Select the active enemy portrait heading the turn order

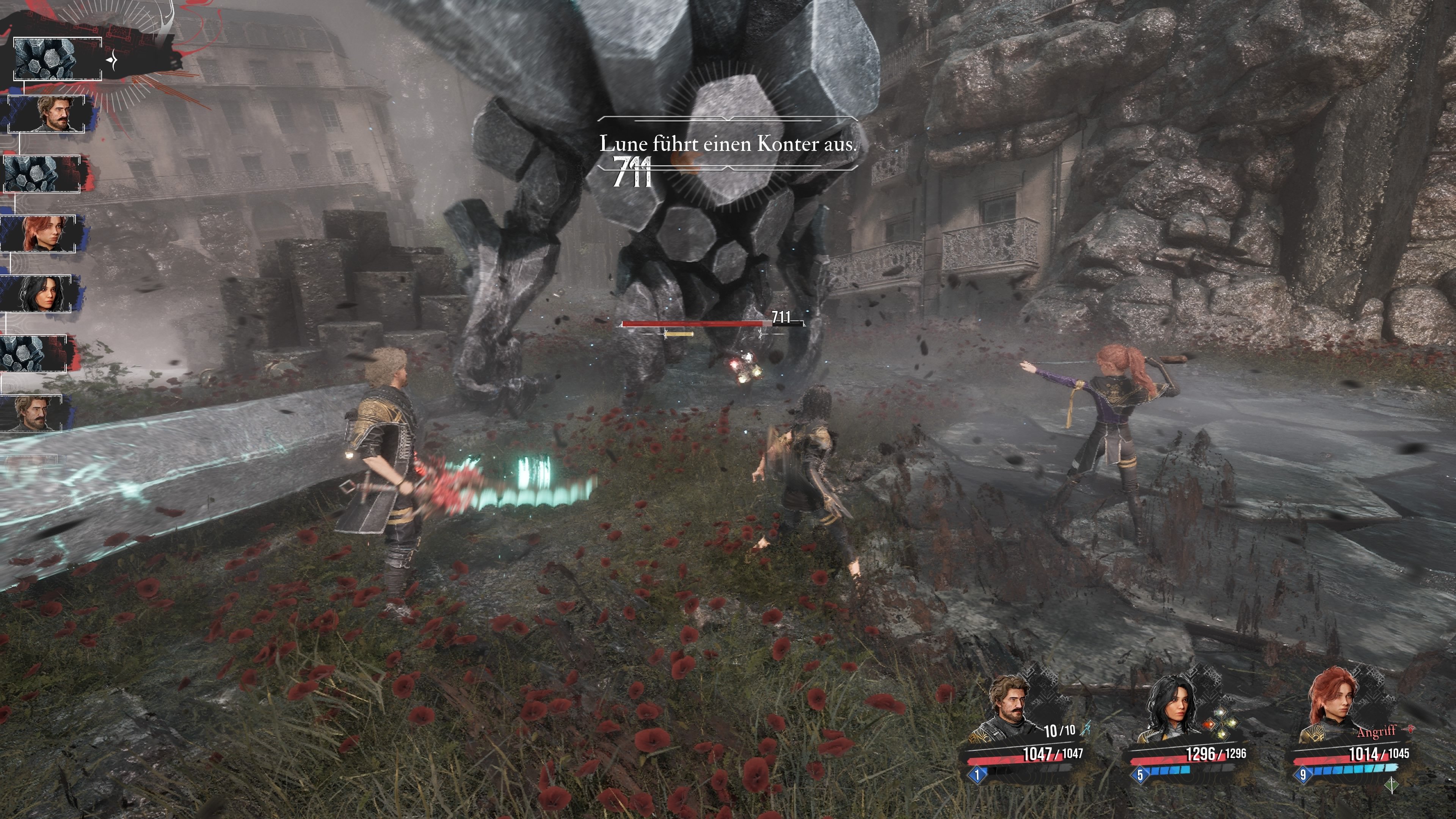point(56,59)
